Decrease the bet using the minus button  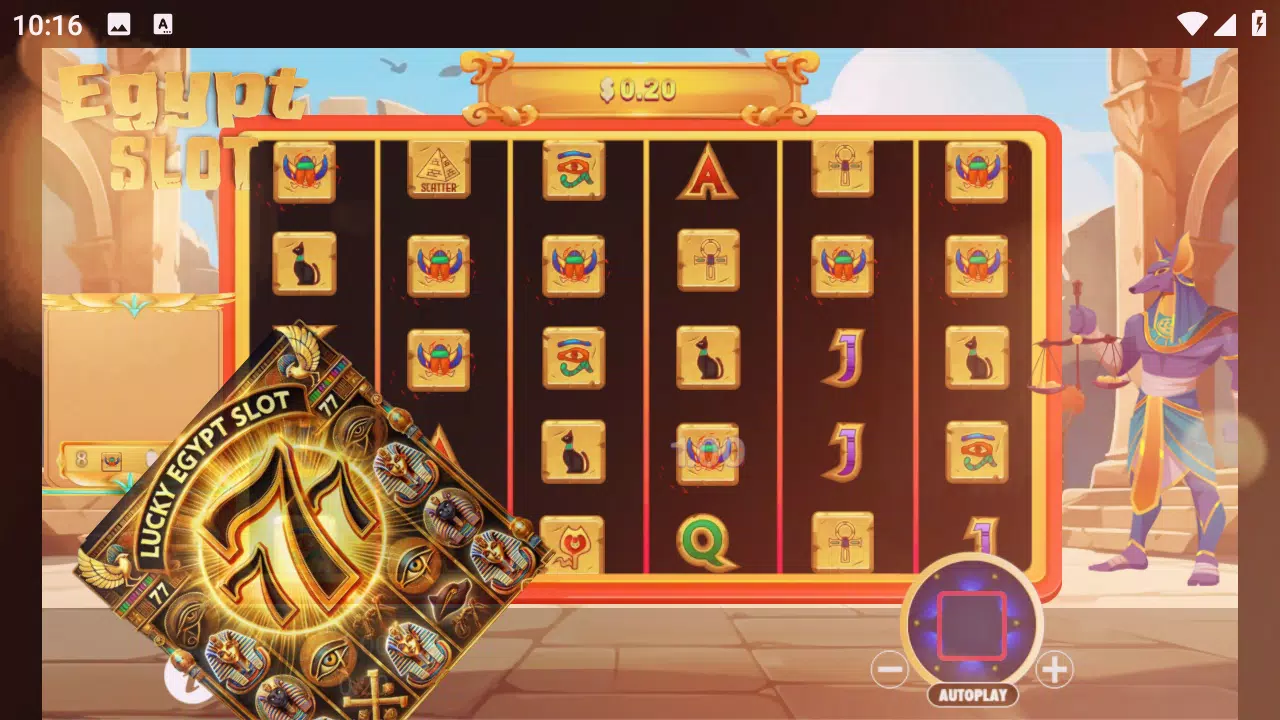click(x=891, y=670)
